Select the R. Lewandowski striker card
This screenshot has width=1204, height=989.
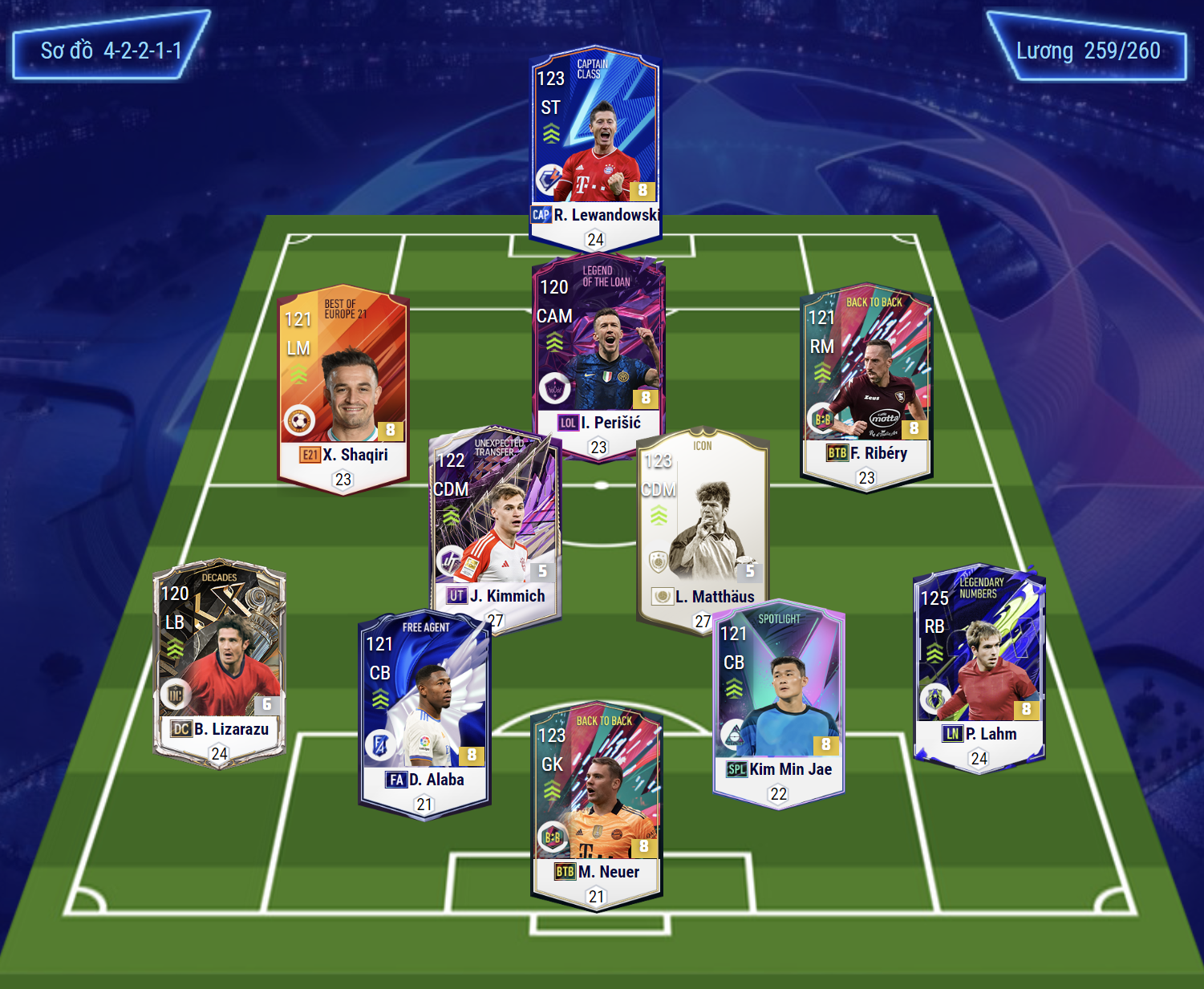(594, 144)
